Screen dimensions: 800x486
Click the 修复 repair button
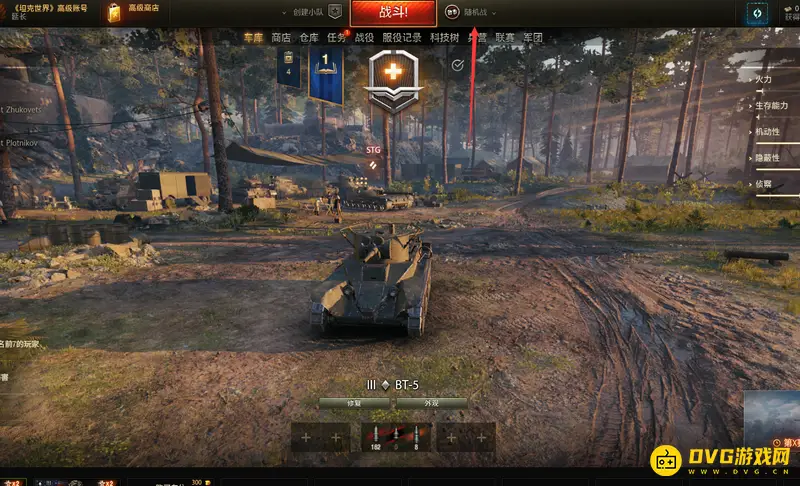354,403
